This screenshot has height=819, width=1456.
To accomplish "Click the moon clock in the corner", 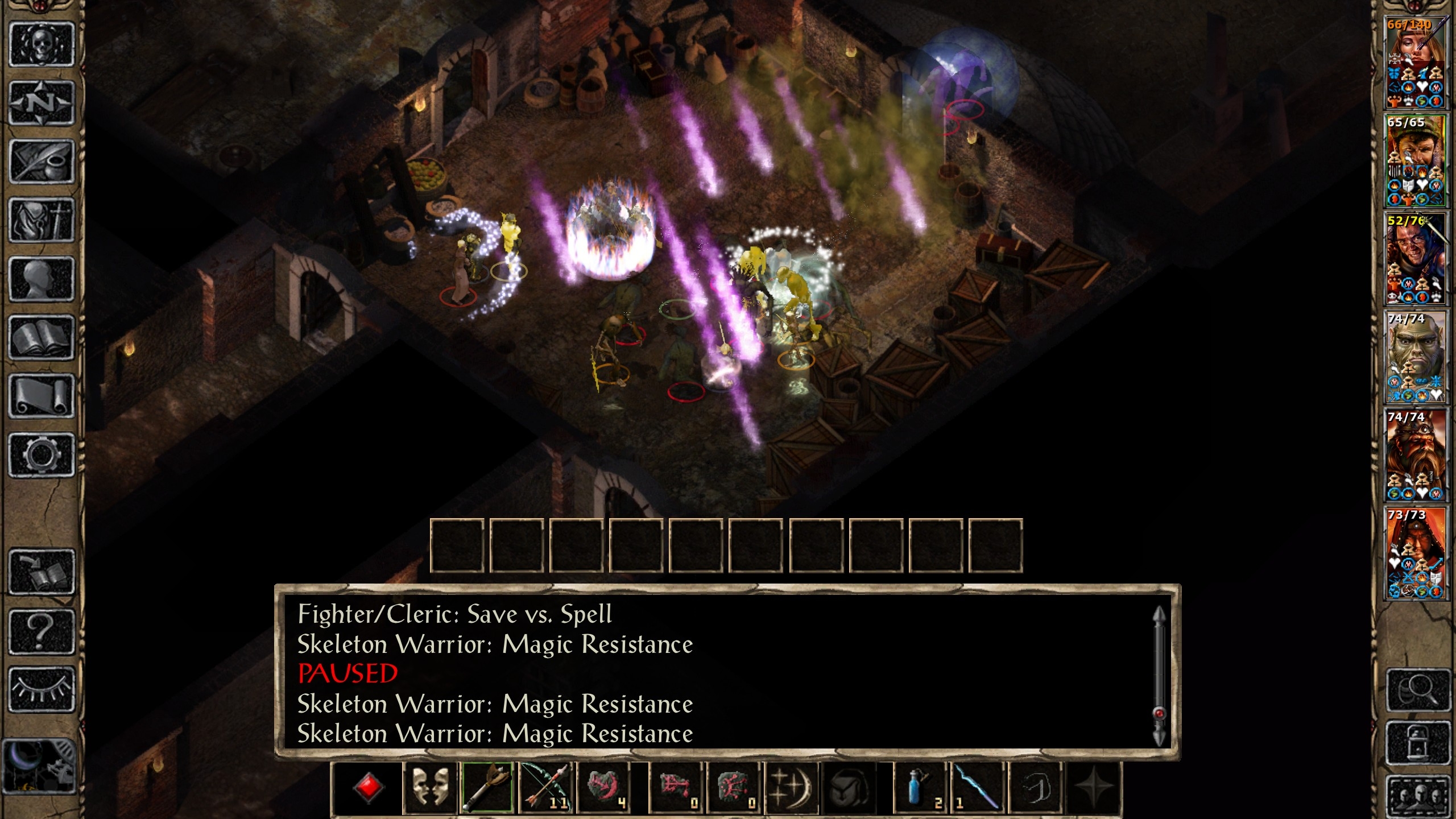I will 39,766.
